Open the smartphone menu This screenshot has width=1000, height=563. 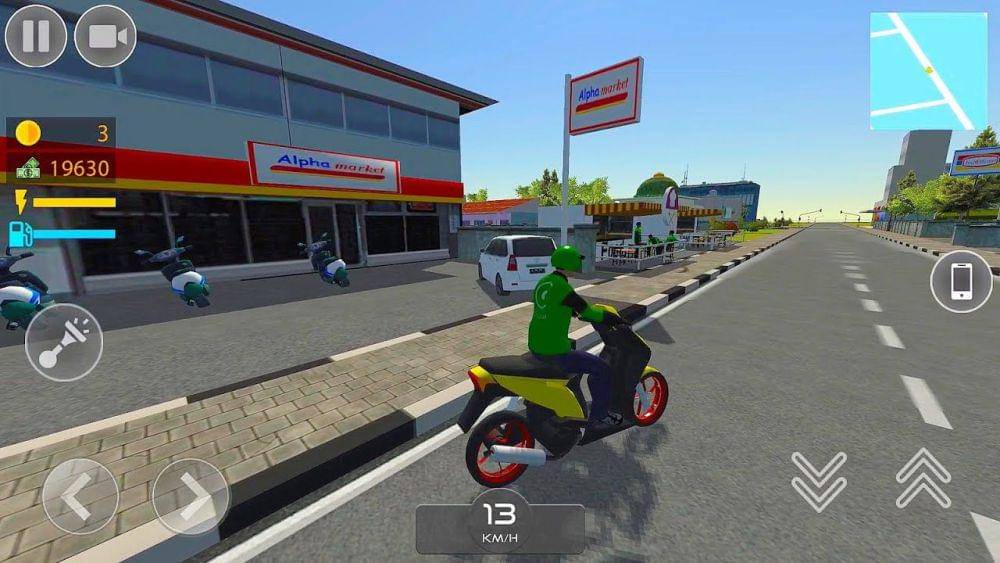coord(961,281)
